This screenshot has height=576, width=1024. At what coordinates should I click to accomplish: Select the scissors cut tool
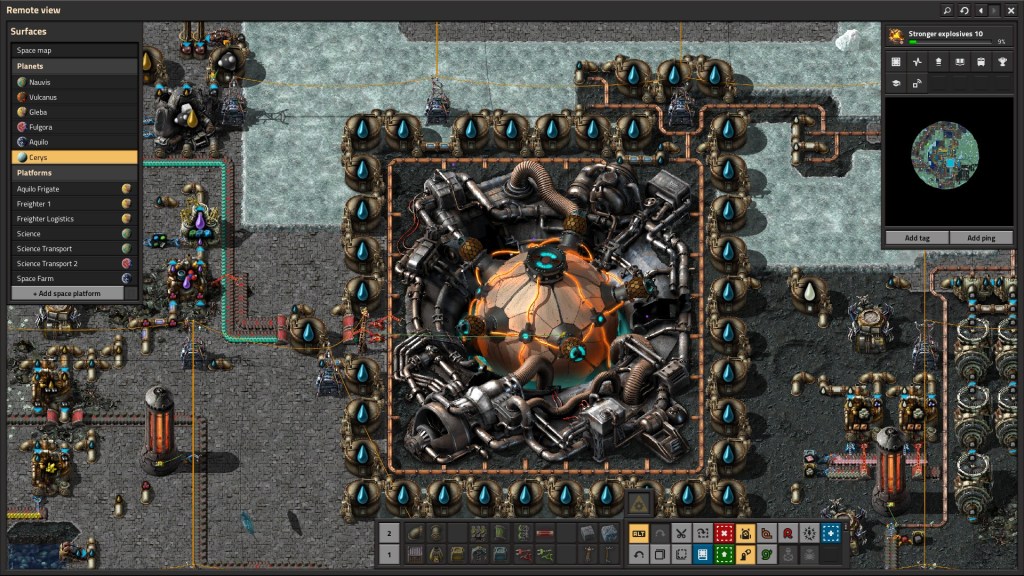[681, 533]
